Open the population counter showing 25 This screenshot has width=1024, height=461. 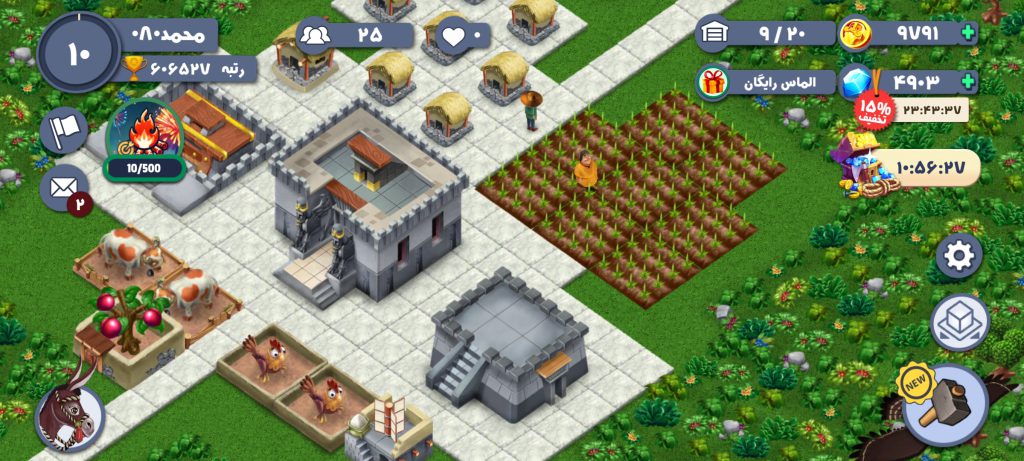point(354,35)
